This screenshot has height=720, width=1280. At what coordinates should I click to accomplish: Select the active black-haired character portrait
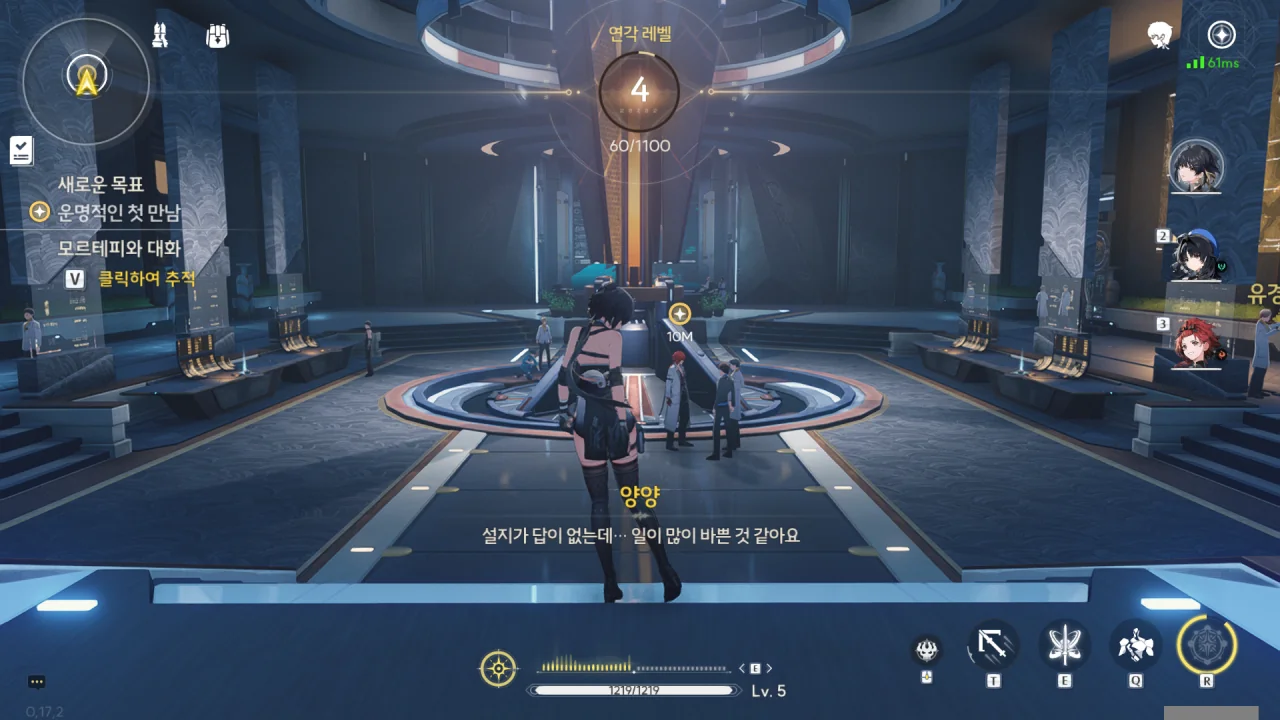[1196, 165]
